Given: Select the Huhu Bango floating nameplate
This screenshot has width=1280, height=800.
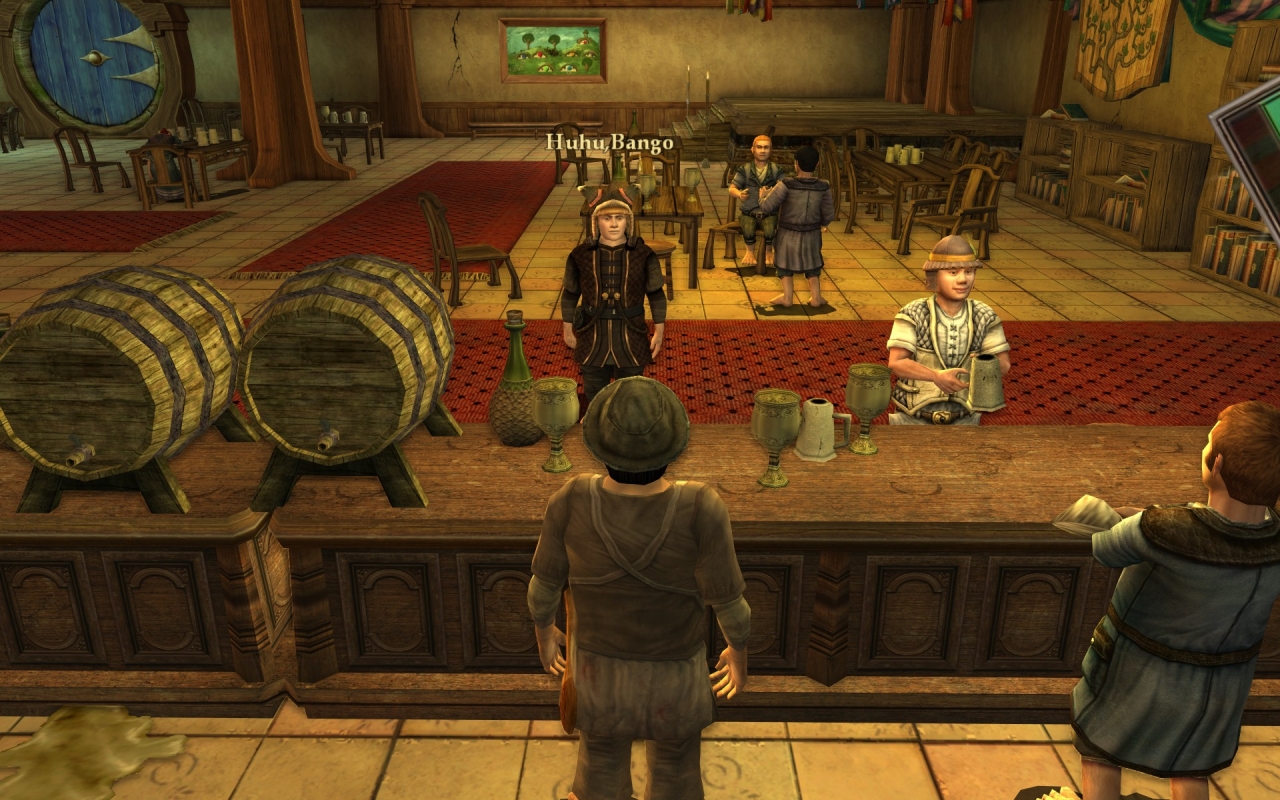Looking at the screenshot, I should pyautogui.click(x=609, y=143).
